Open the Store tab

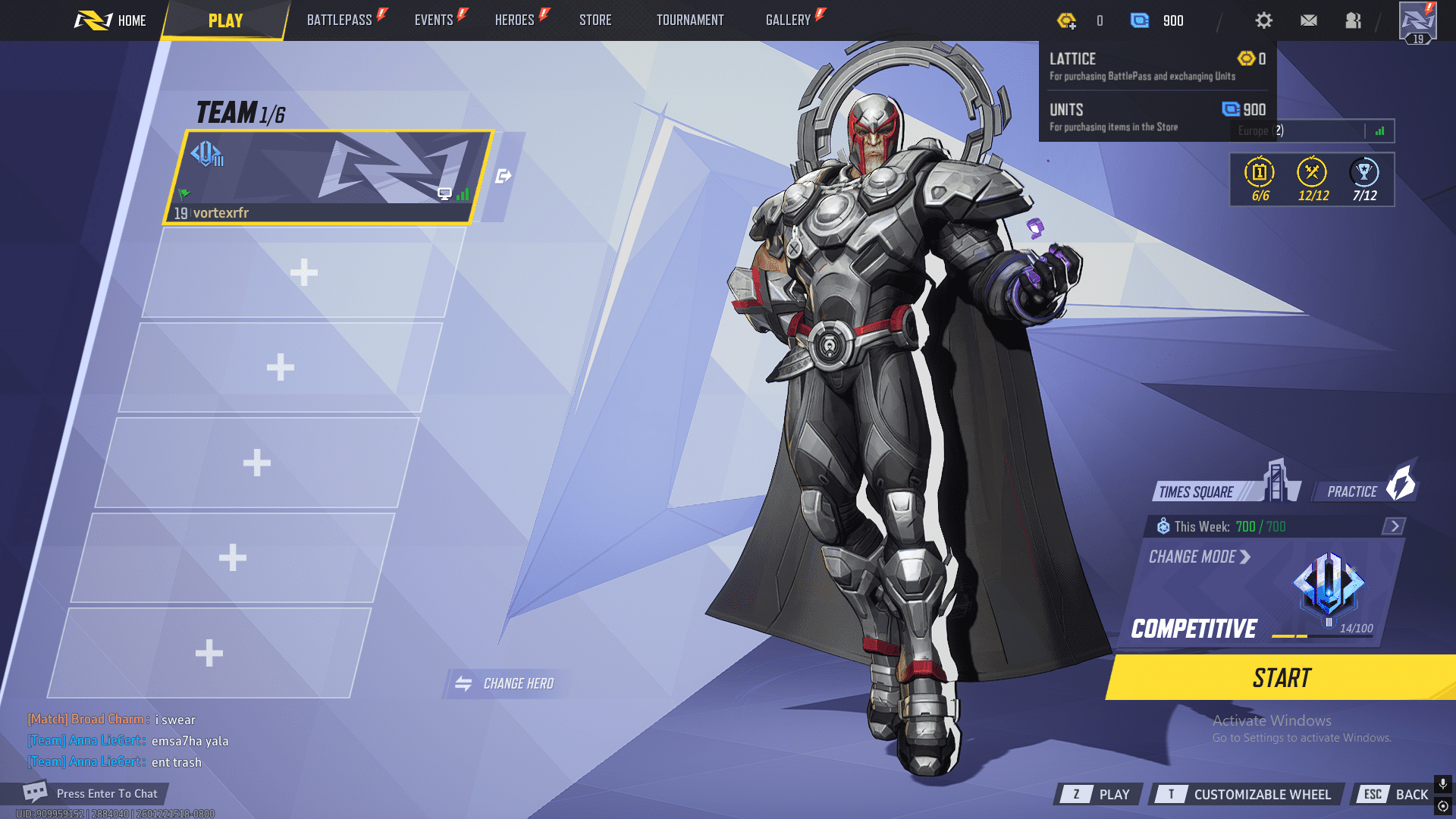click(x=595, y=20)
